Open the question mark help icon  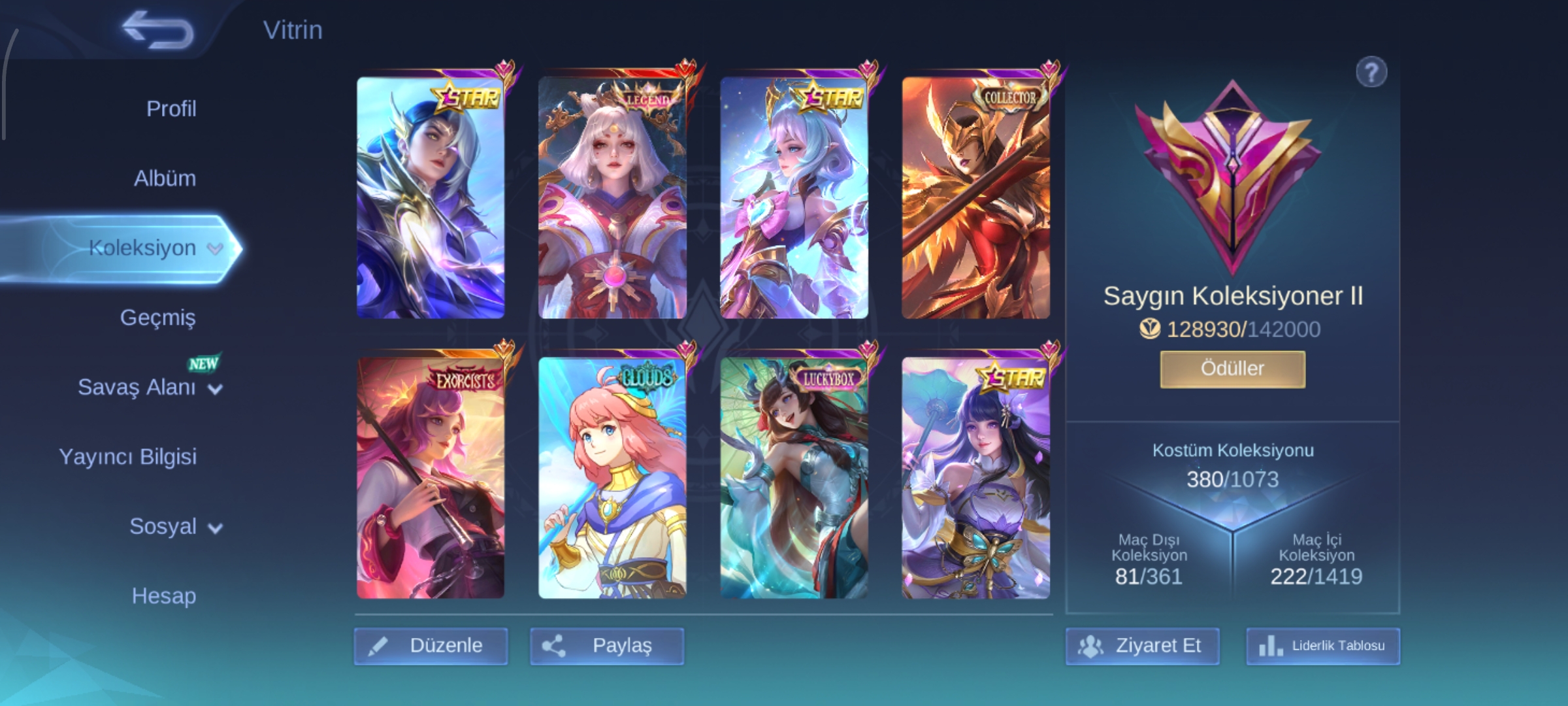point(1371,72)
